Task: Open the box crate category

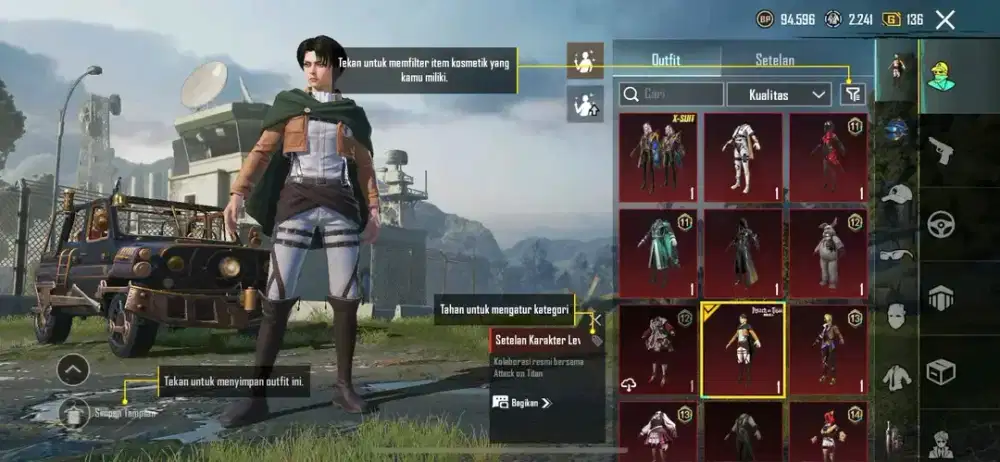Action: click(x=940, y=372)
